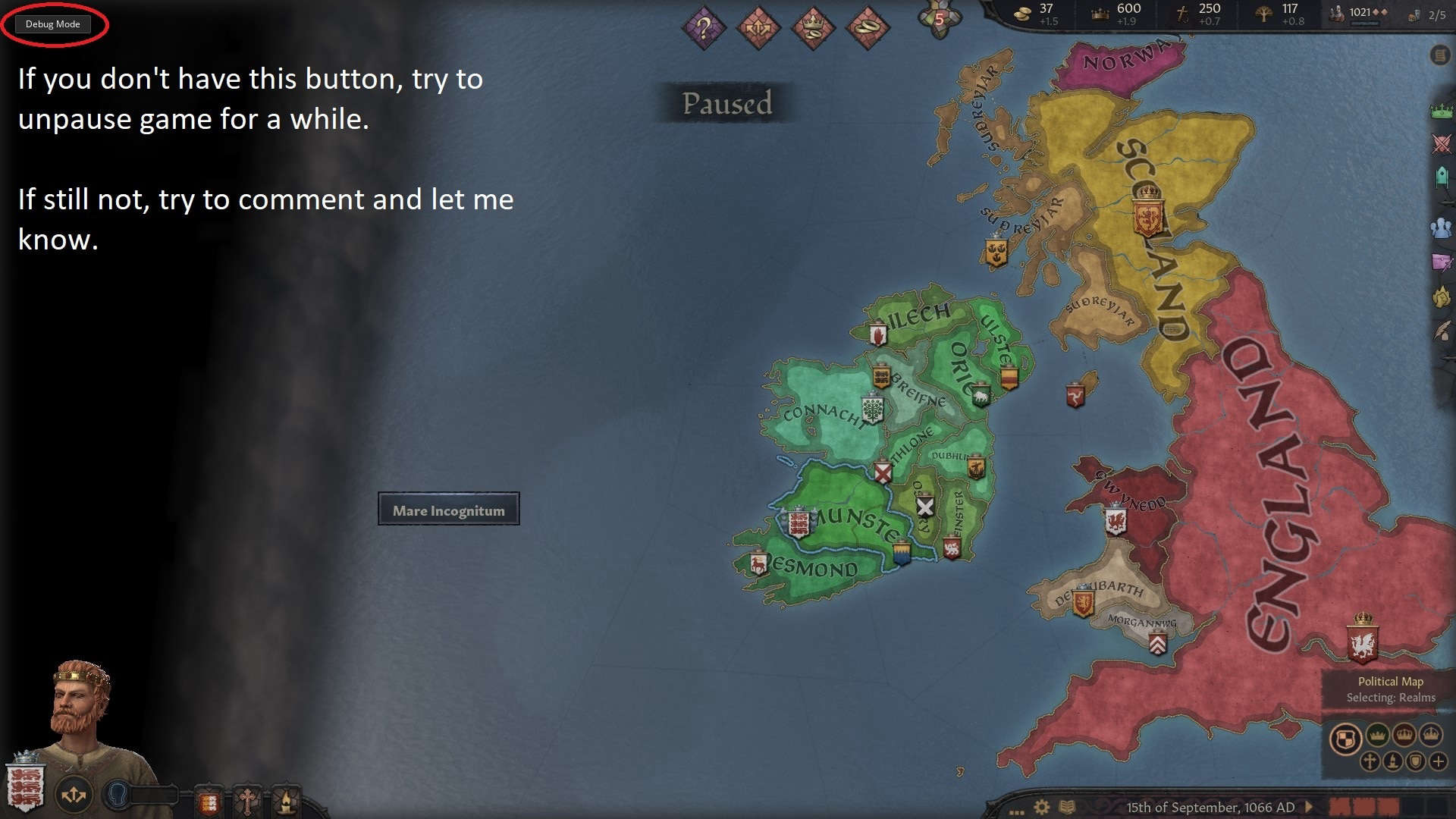Switch to Culture map mode with hat icon

pyautogui.click(x=1393, y=761)
